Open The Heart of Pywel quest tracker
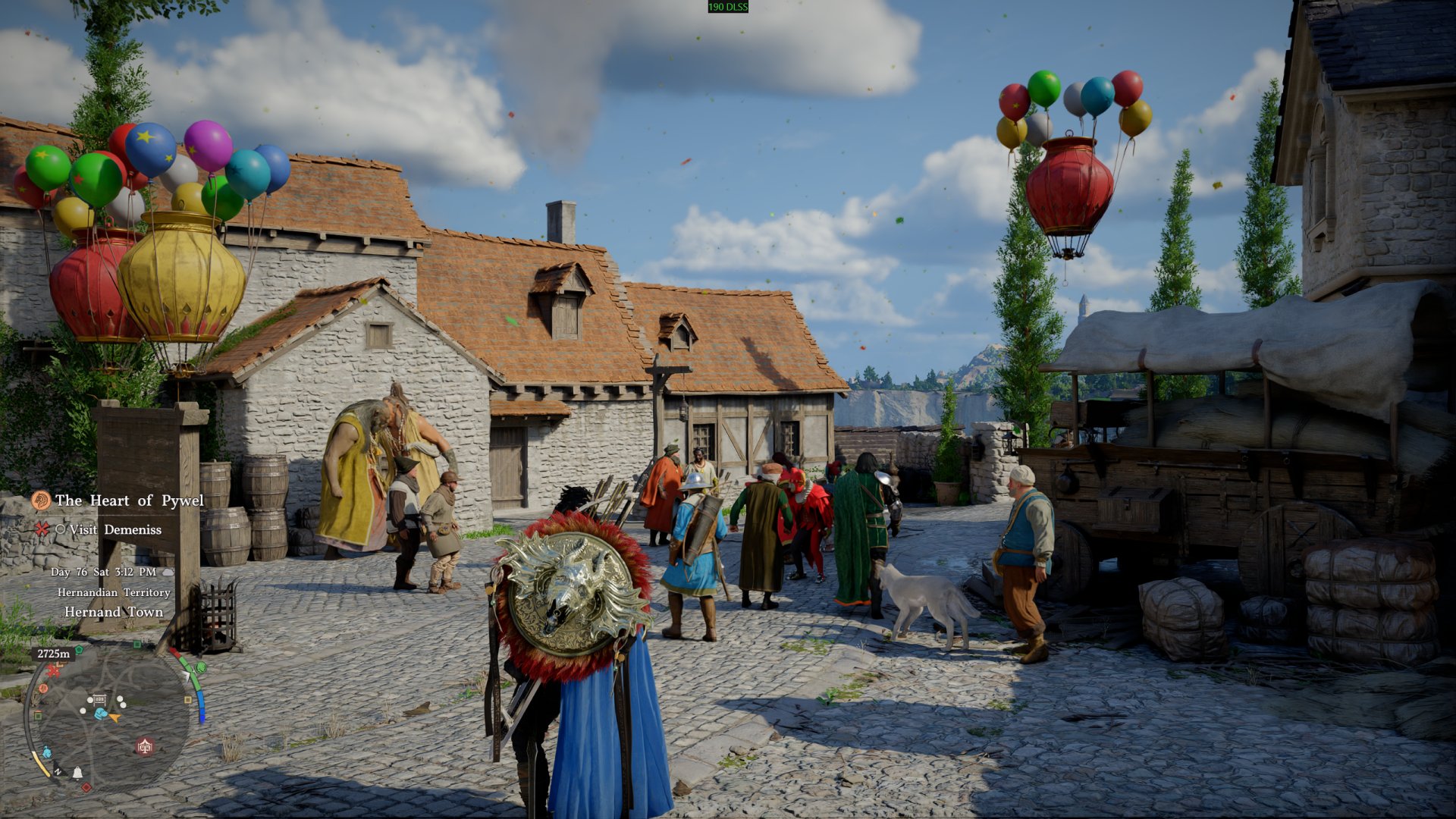Screen dimensions: 1456x819 click(129, 500)
